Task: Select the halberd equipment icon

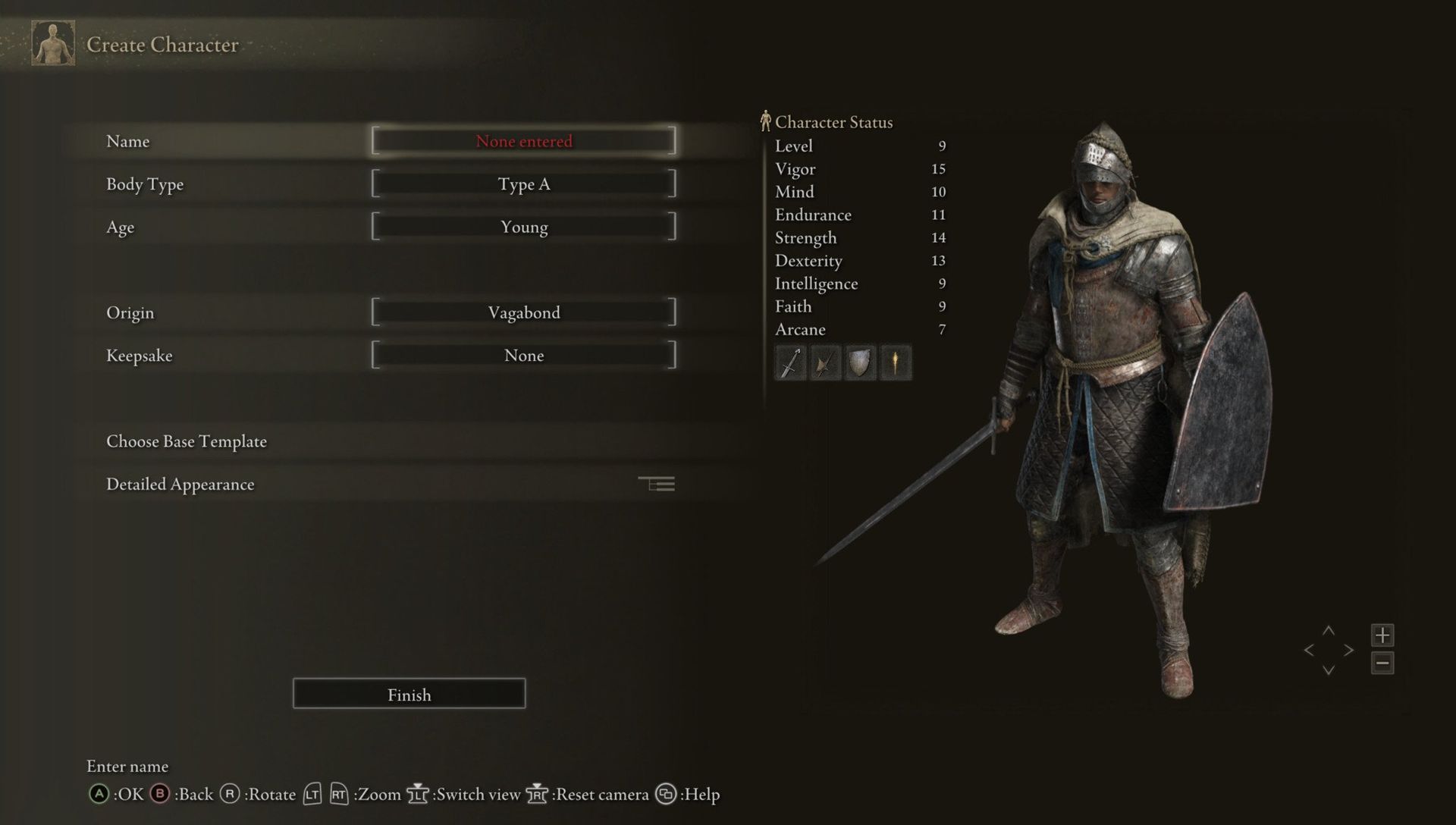Action: 824,362
